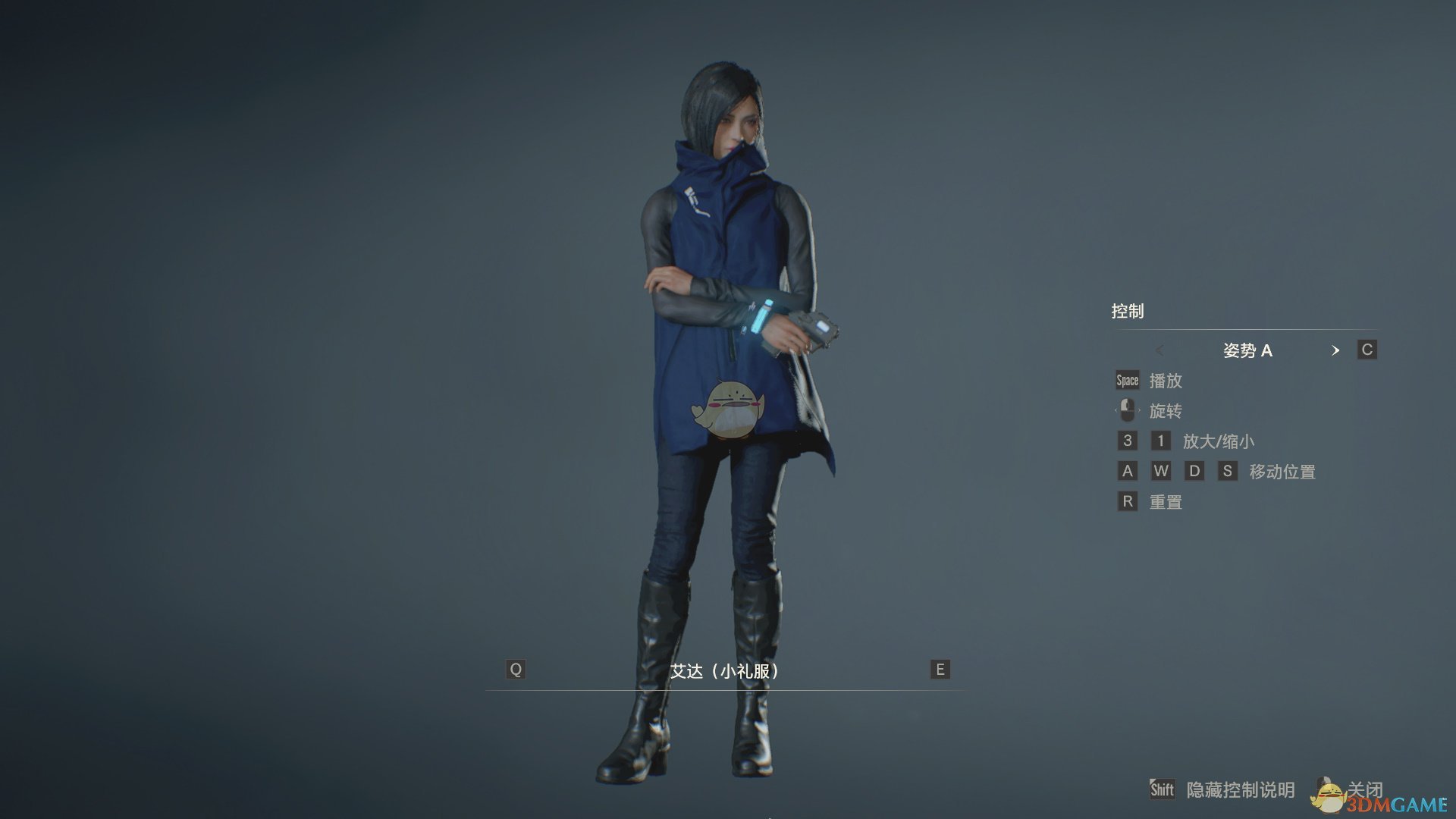Viewport: 1456px width, 819px height.
Task: Click the right chevron to select next pose
Action: point(1336,350)
